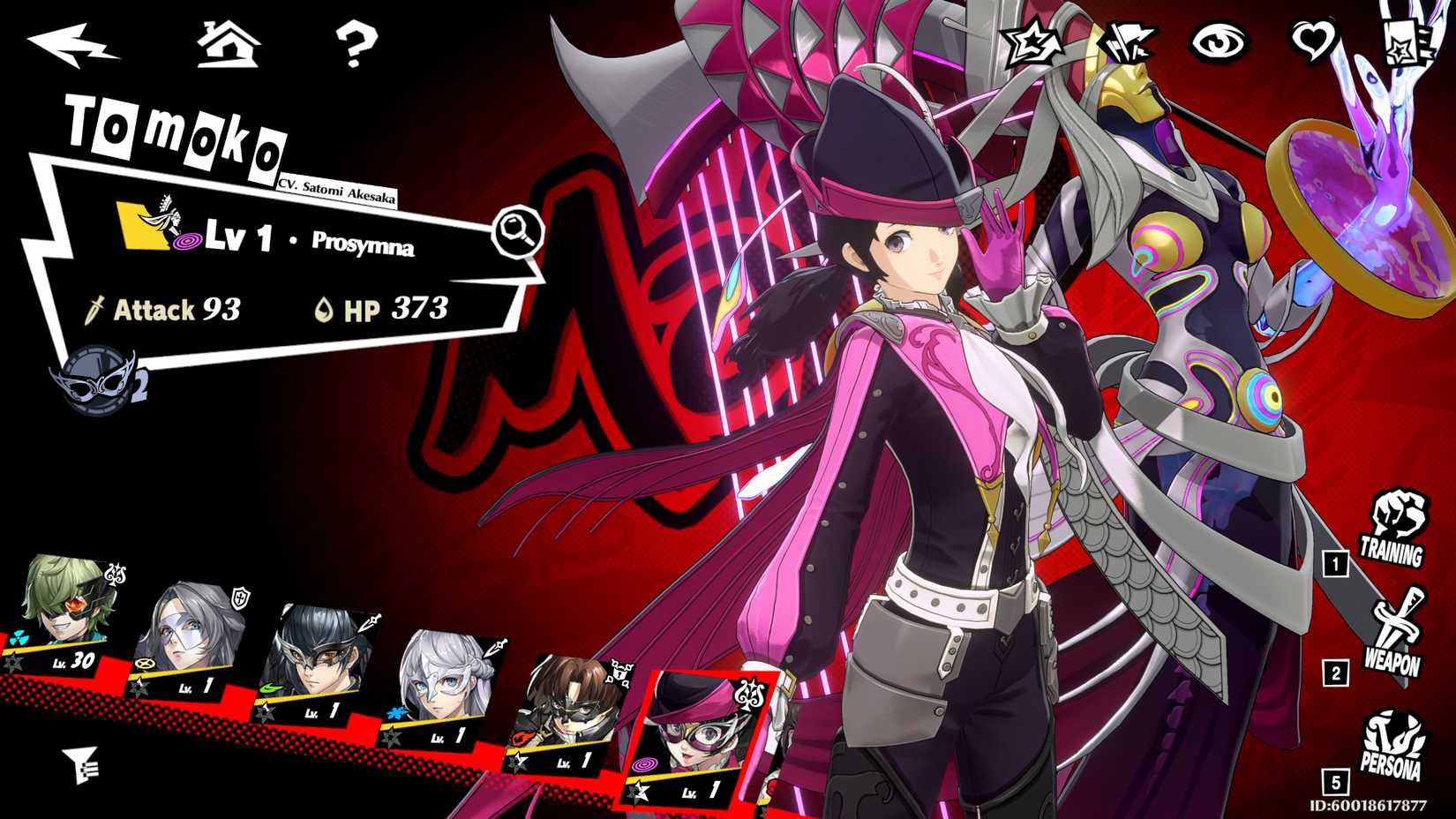Inspect Prosymna with the magnifying glass icon
1456x819 pixels.
pos(519,231)
